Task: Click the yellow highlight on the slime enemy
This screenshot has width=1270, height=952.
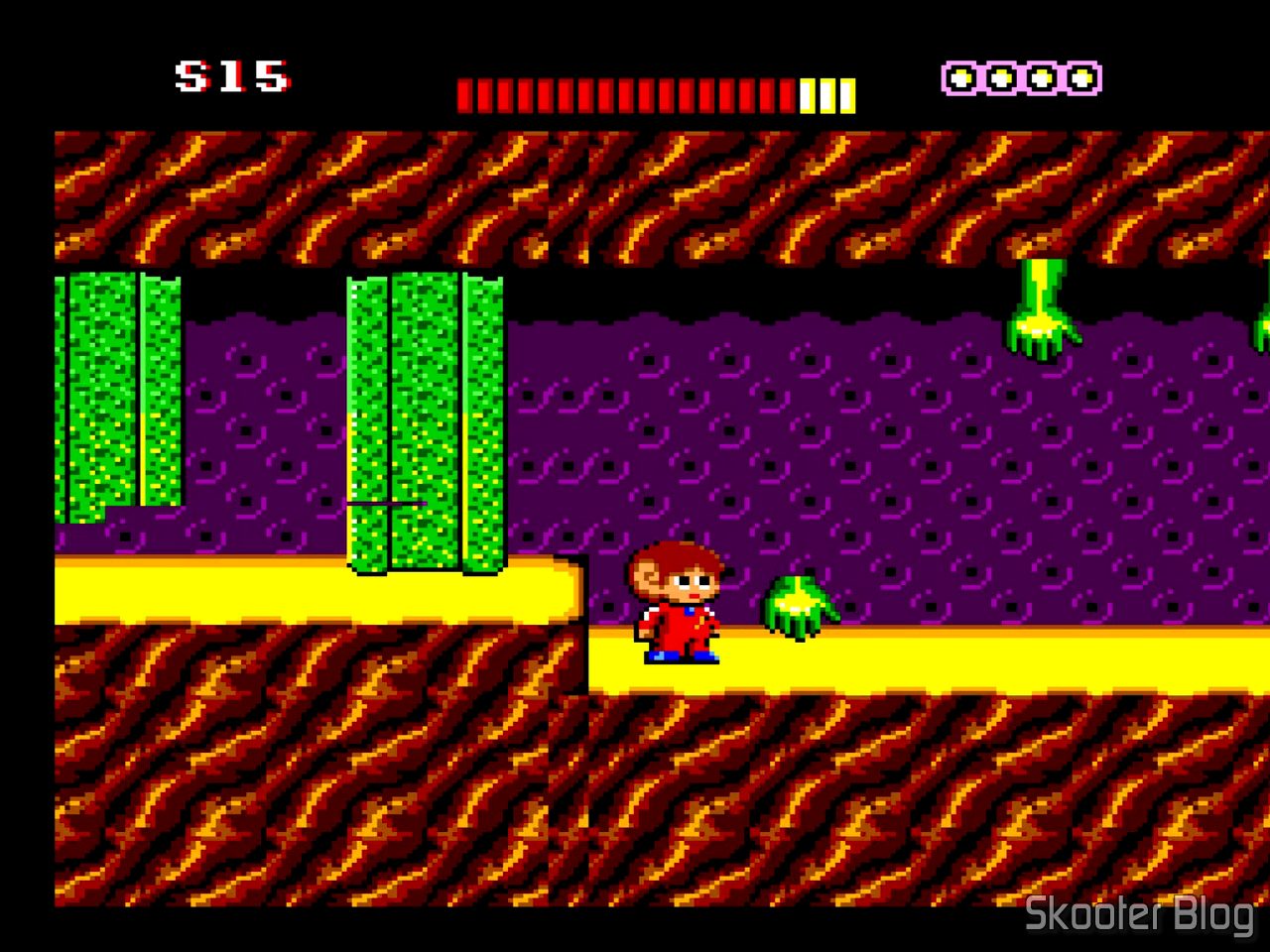Action: click(x=797, y=603)
